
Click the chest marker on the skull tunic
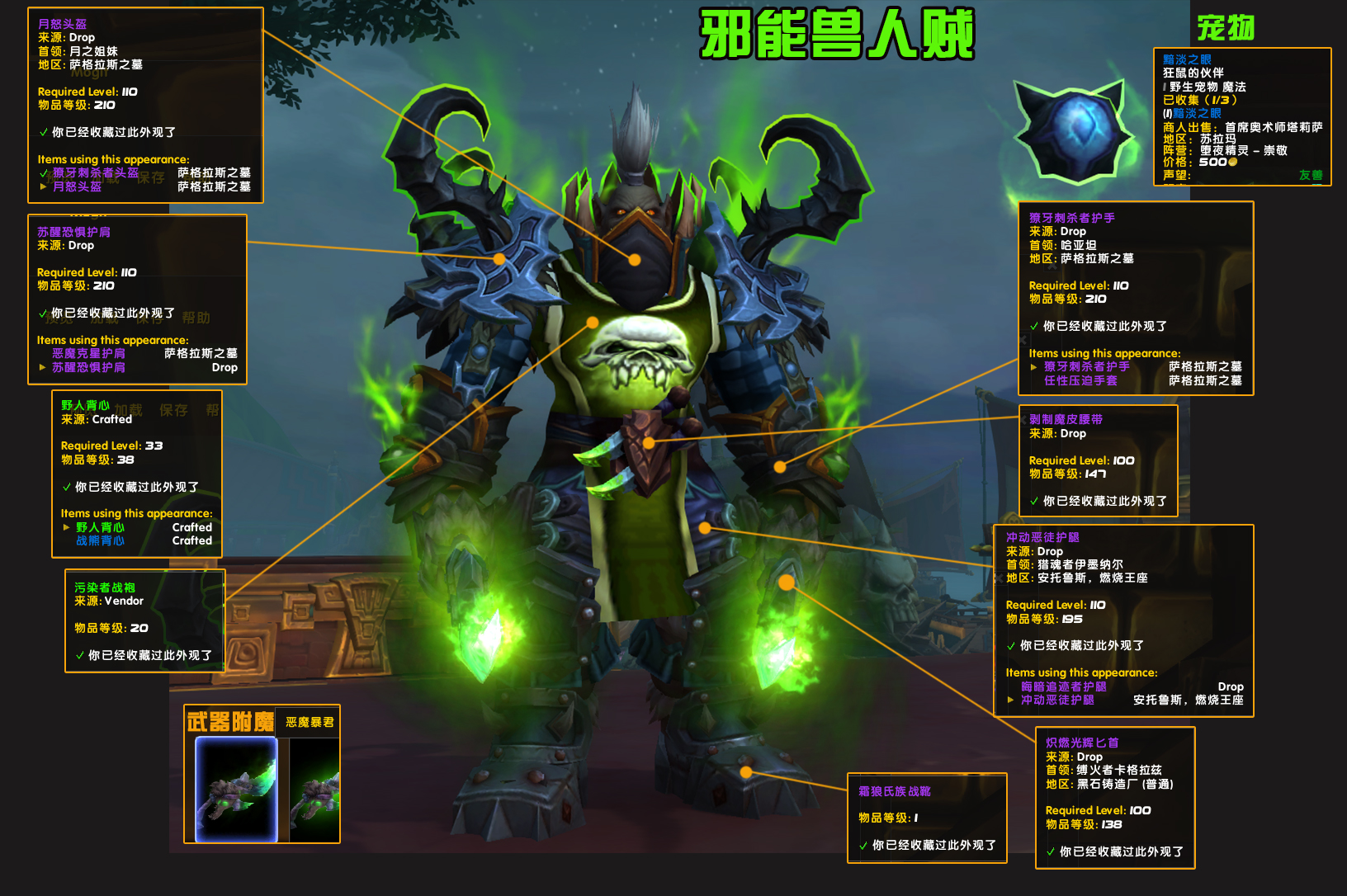coord(593,321)
